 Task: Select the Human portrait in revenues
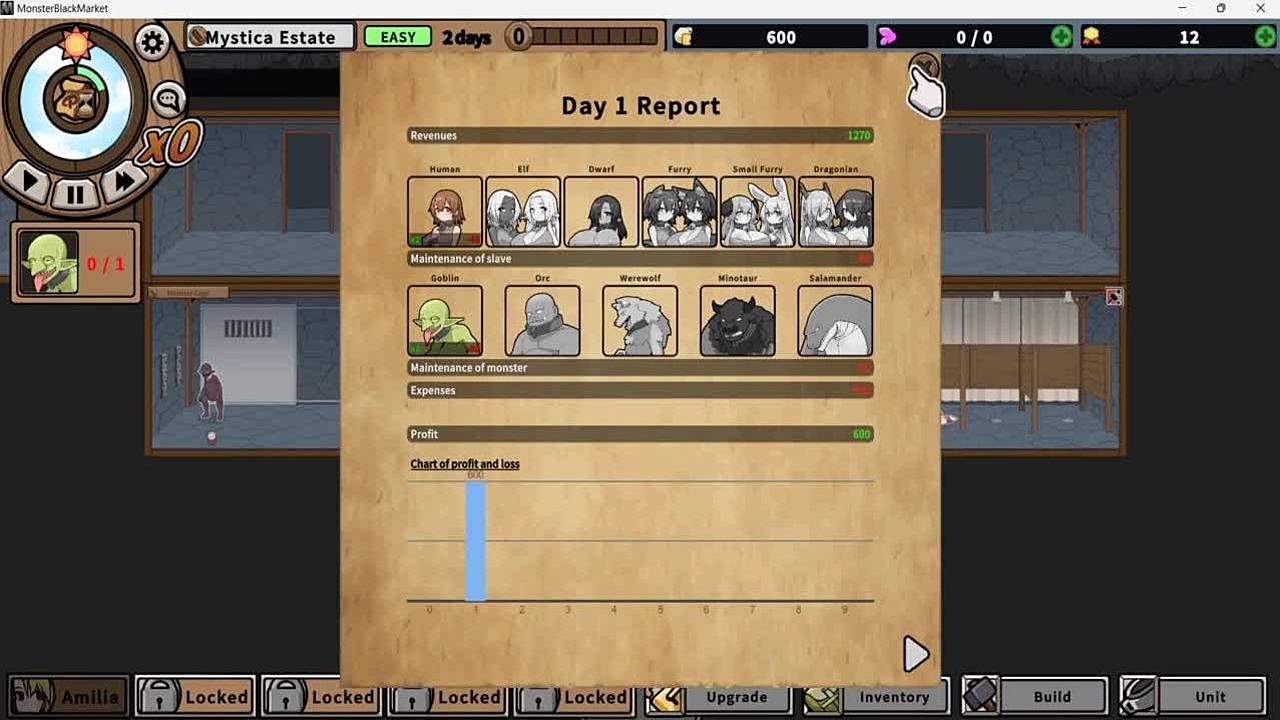coord(445,212)
